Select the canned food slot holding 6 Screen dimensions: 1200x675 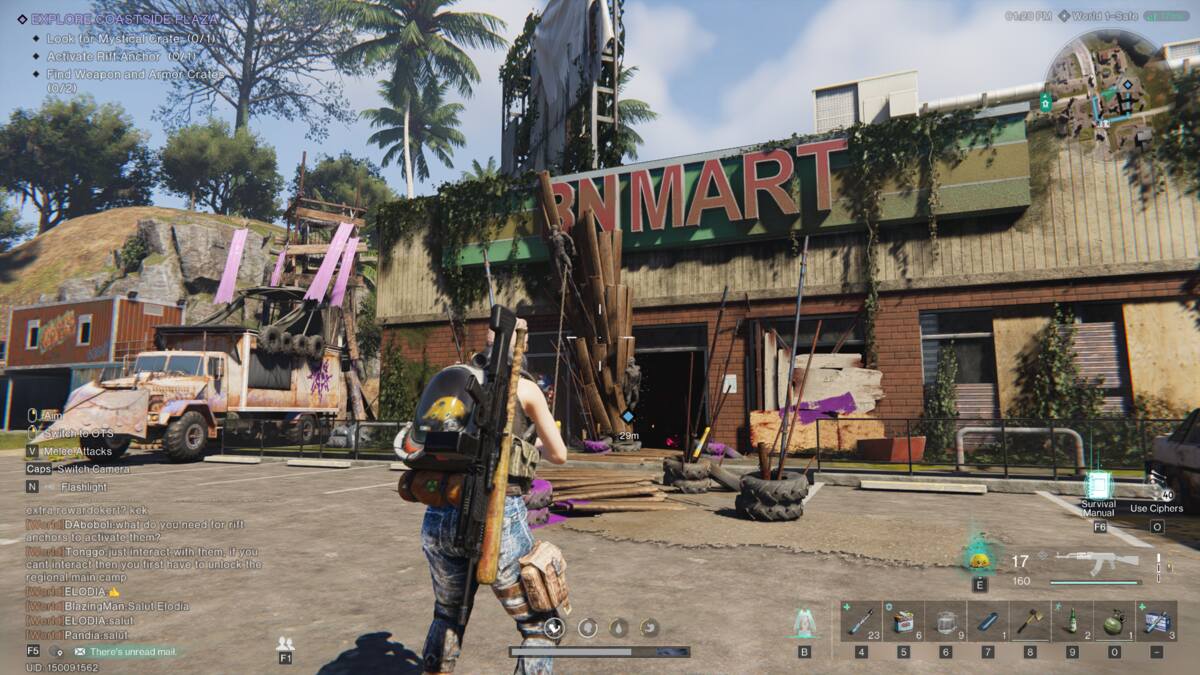point(903,621)
